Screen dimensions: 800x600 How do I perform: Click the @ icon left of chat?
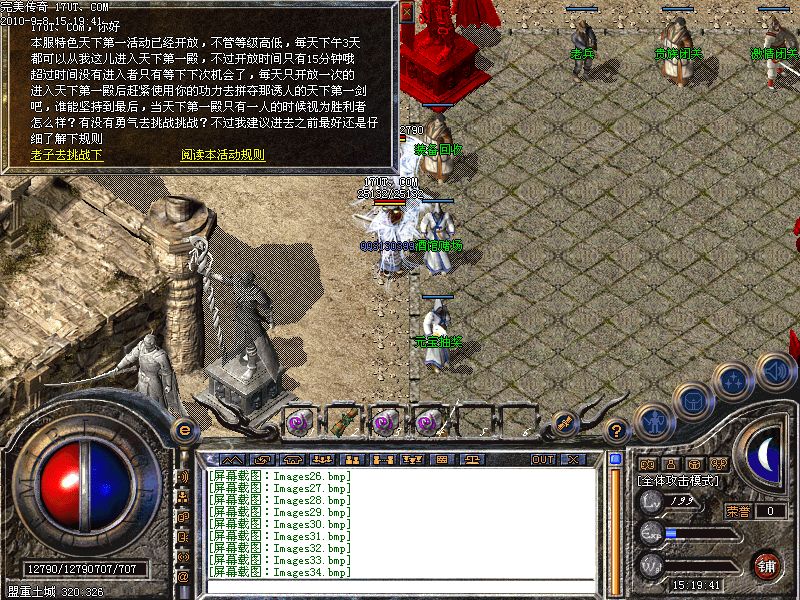pos(184,577)
